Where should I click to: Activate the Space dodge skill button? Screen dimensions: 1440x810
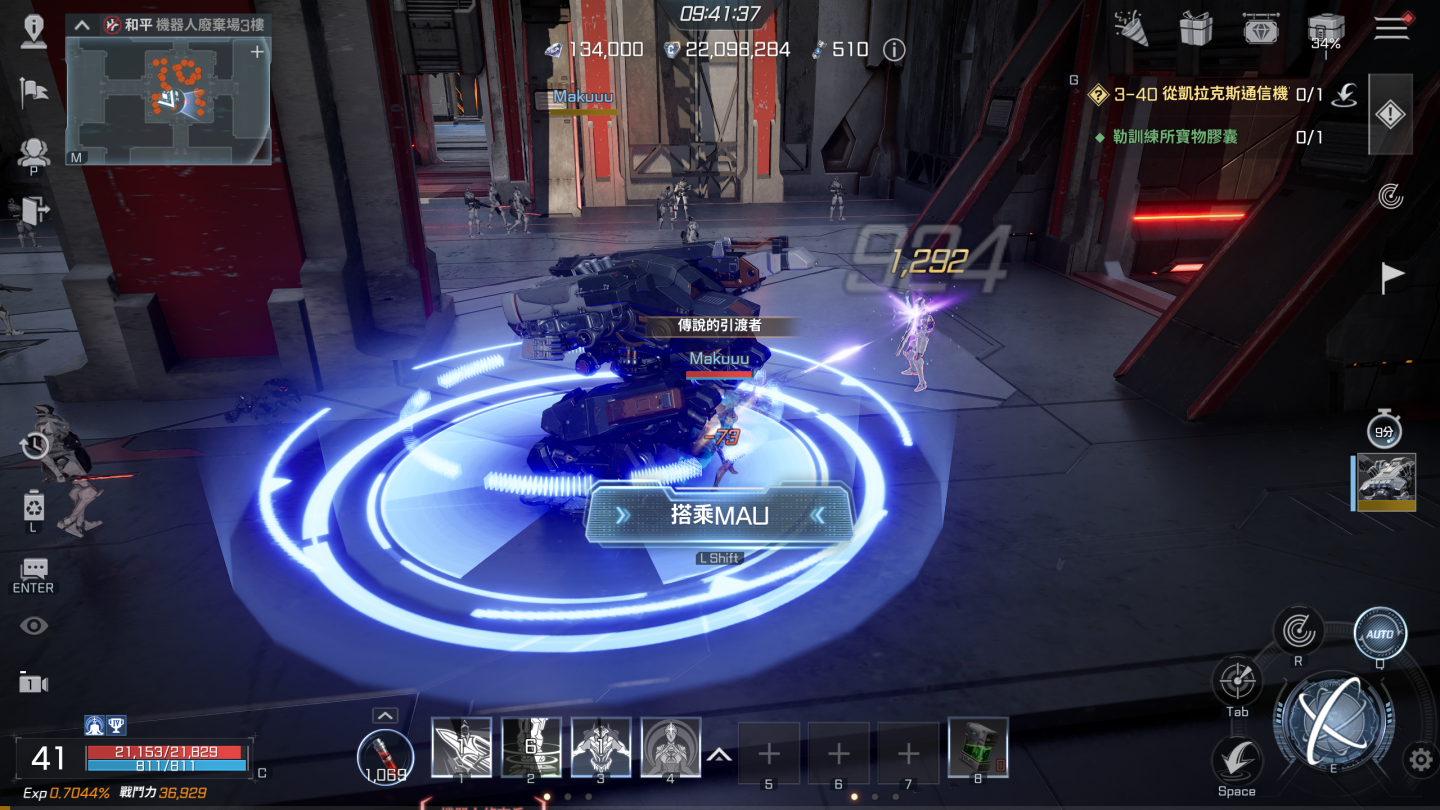pyautogui.click(x=1236, y=761)
